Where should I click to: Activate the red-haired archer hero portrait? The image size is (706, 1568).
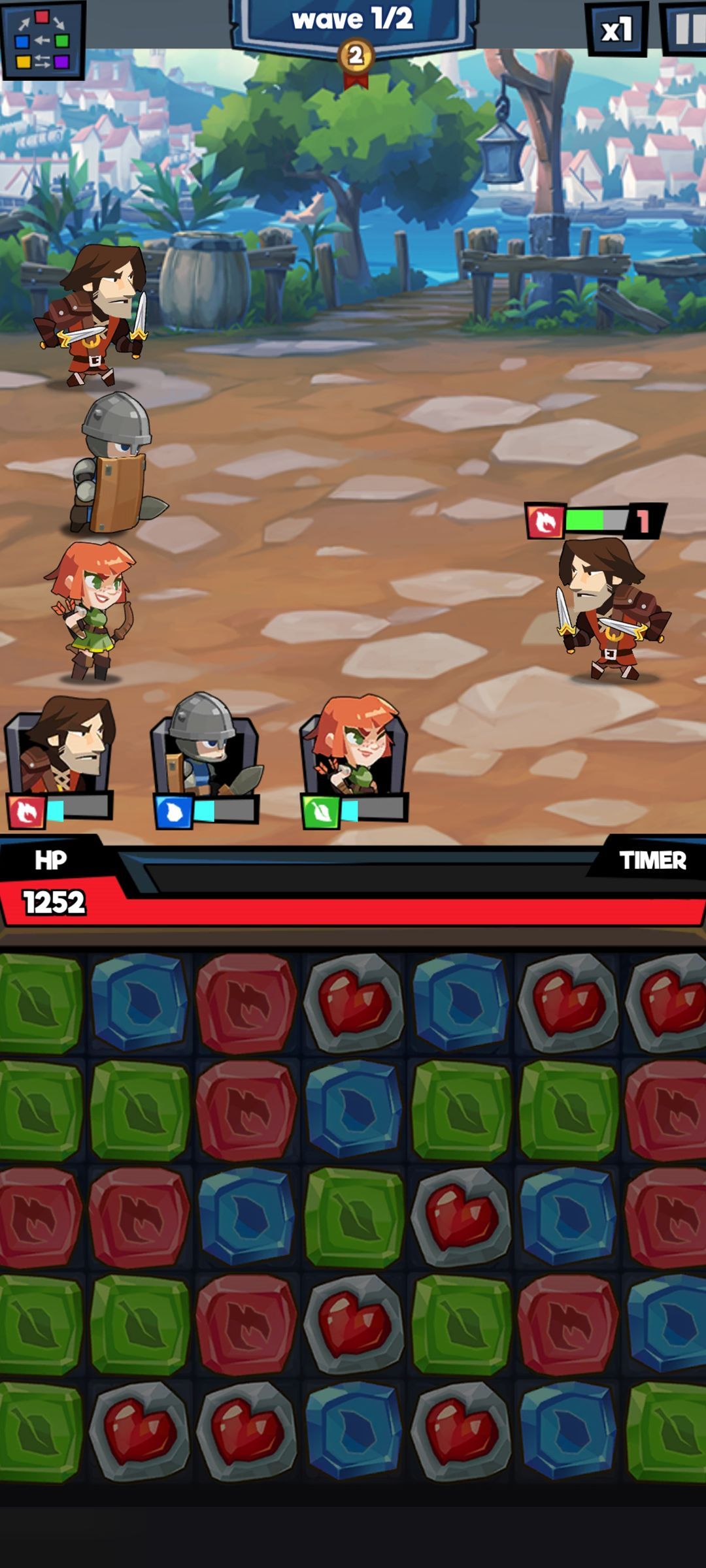pyautogui.click(x=354, y=751)
